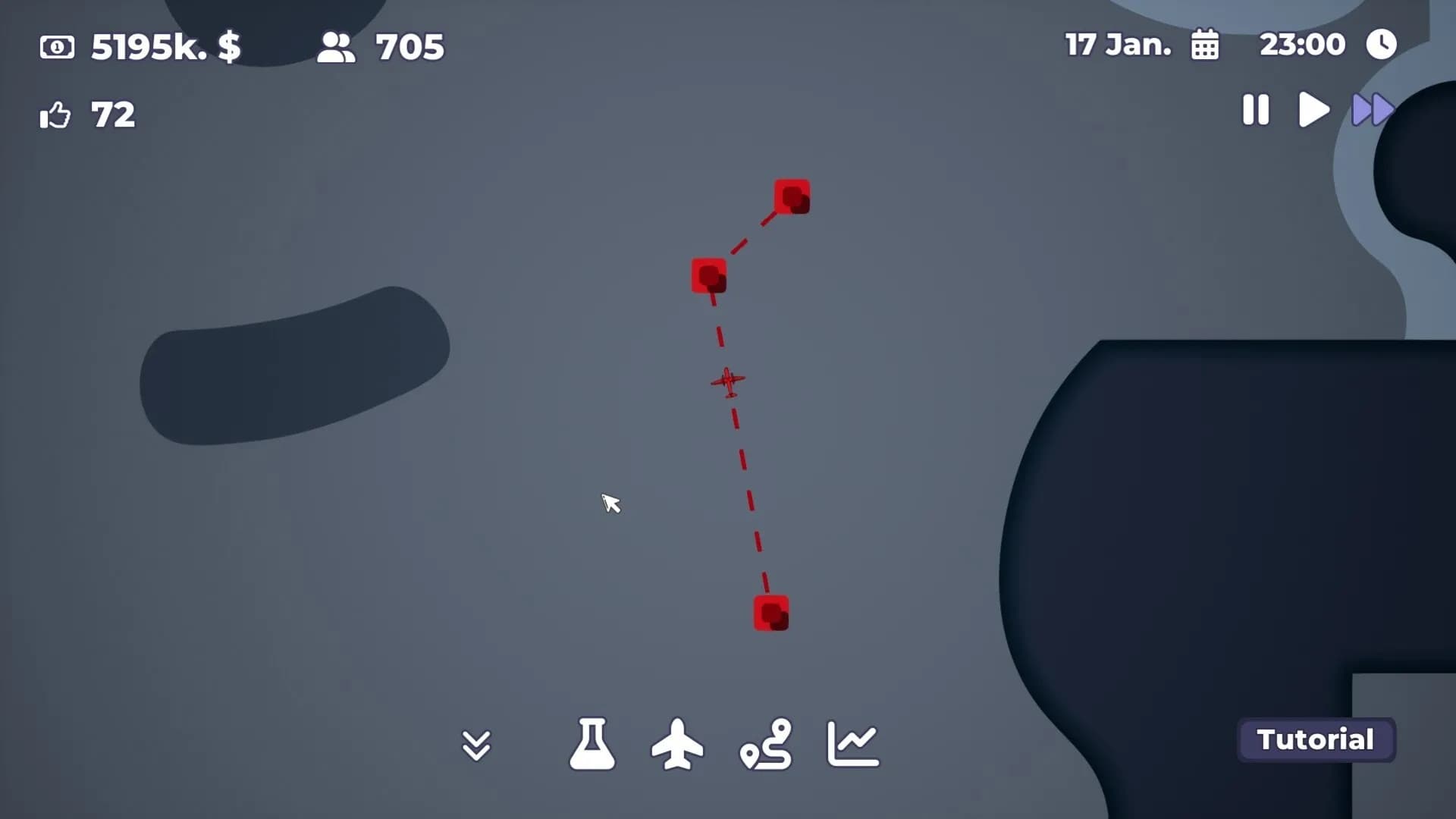Open the routes map icon

tap(767, 744)
